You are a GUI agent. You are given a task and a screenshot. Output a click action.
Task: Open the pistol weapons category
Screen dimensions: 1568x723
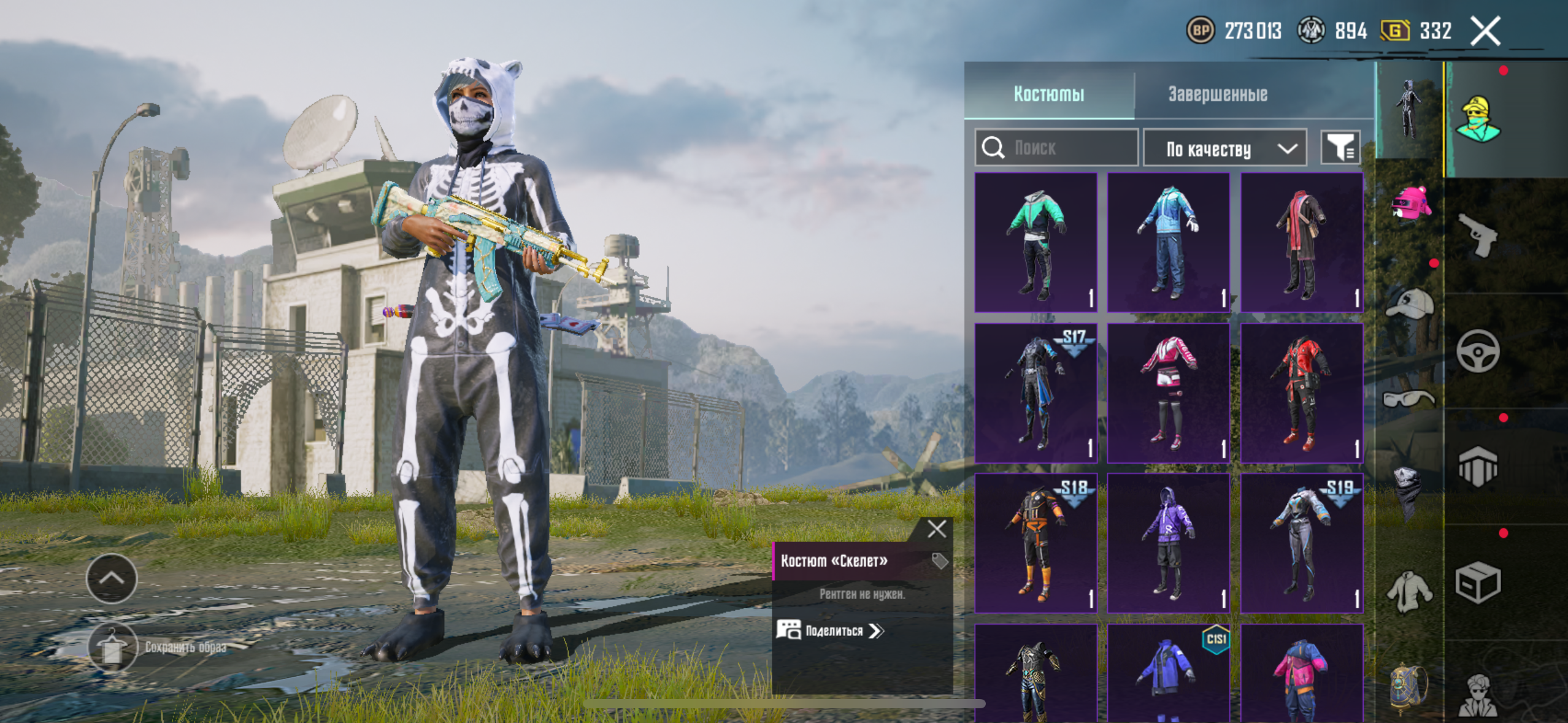[x=1478, y=234]
